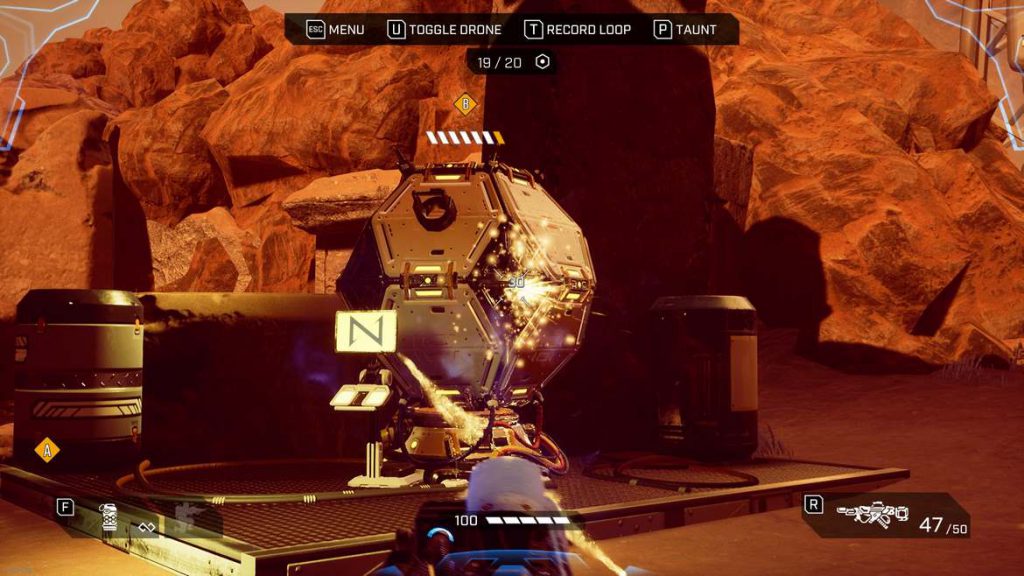
Task: Click the infinity loop icon
Action: pos(147,526)
